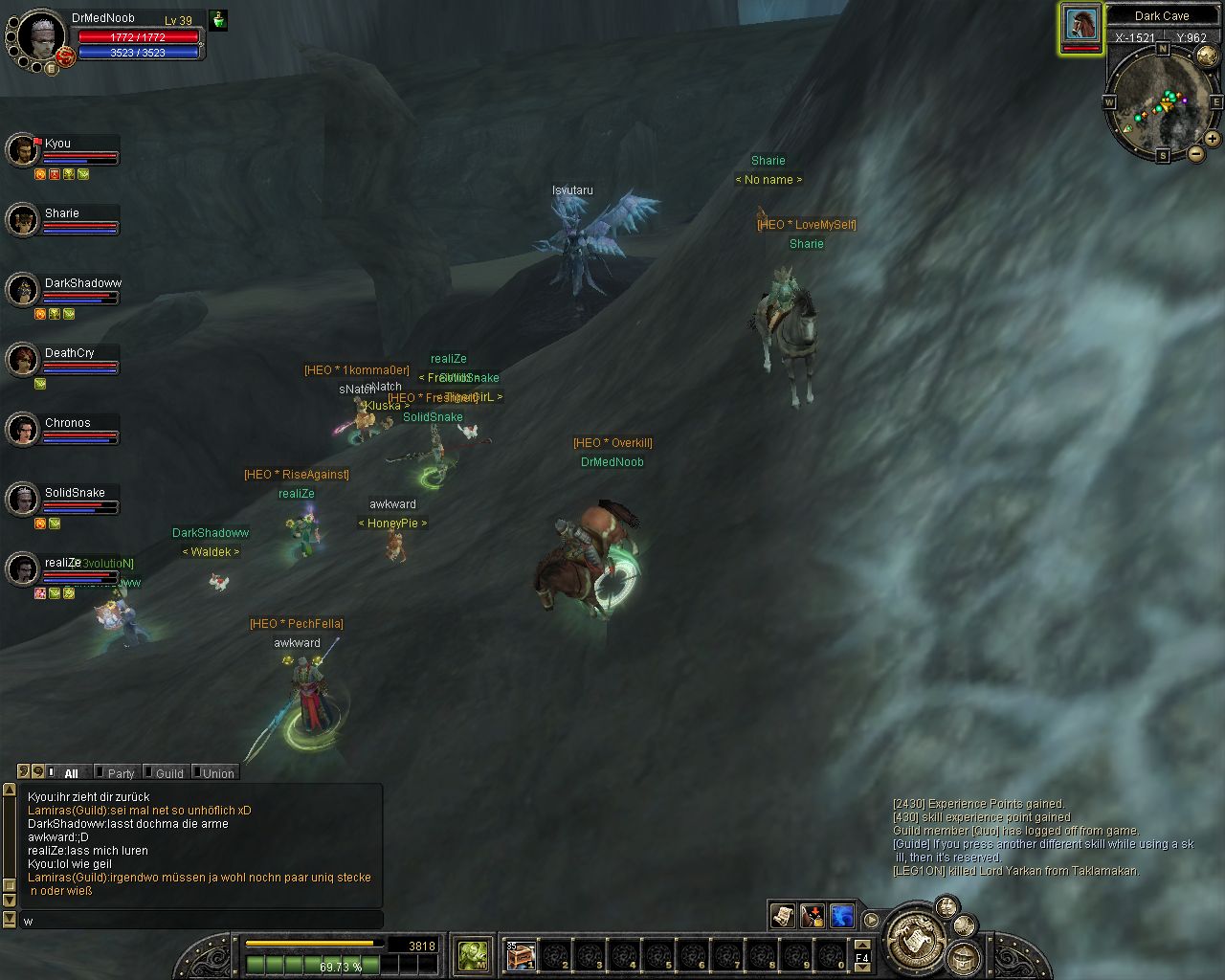Switch to the Guild chat tab
The width and height of the screenshot is (1225, 980).
168,773
